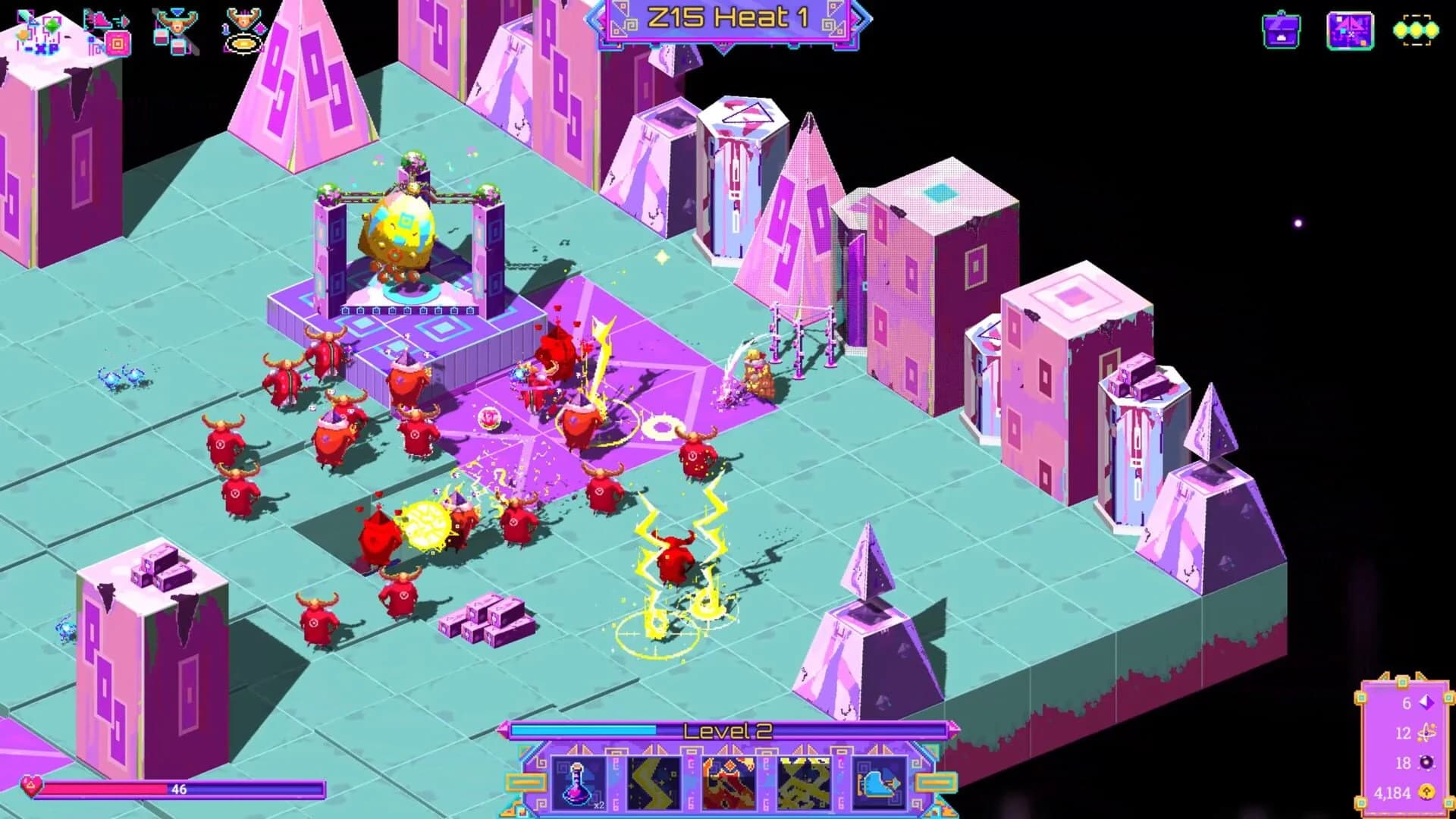Screen dimensions: 1456x819
Task: Click the diamond resource count showing 6
Action: (1407, 703)
